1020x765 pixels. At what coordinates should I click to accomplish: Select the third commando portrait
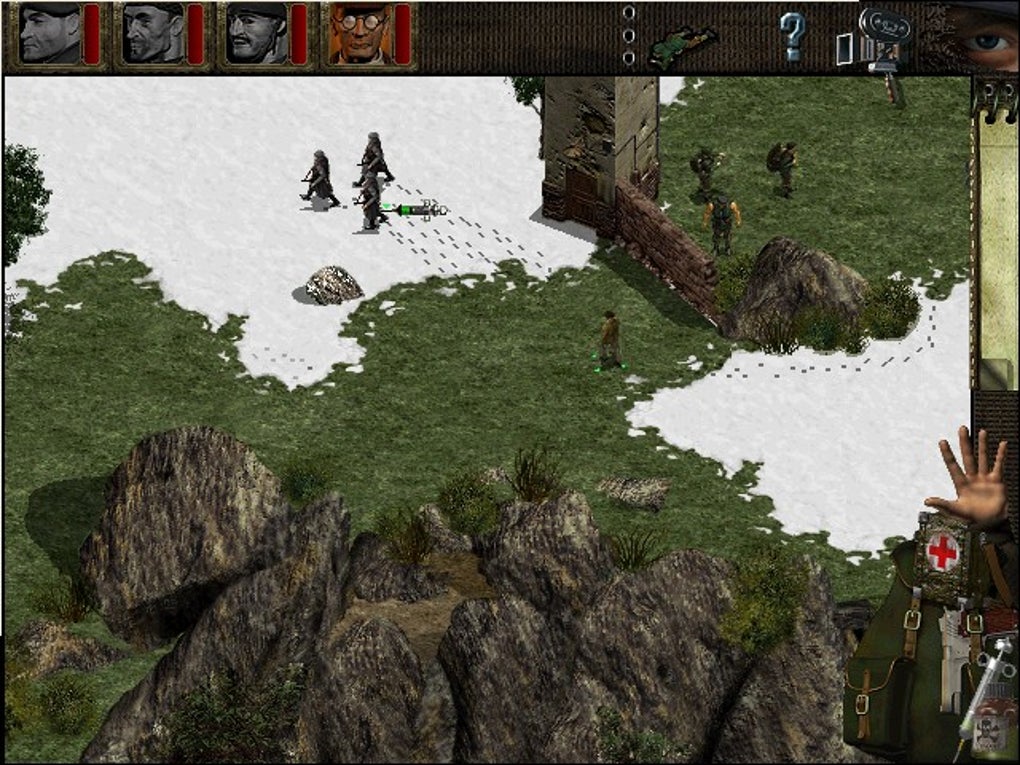(x=257, y=33)
